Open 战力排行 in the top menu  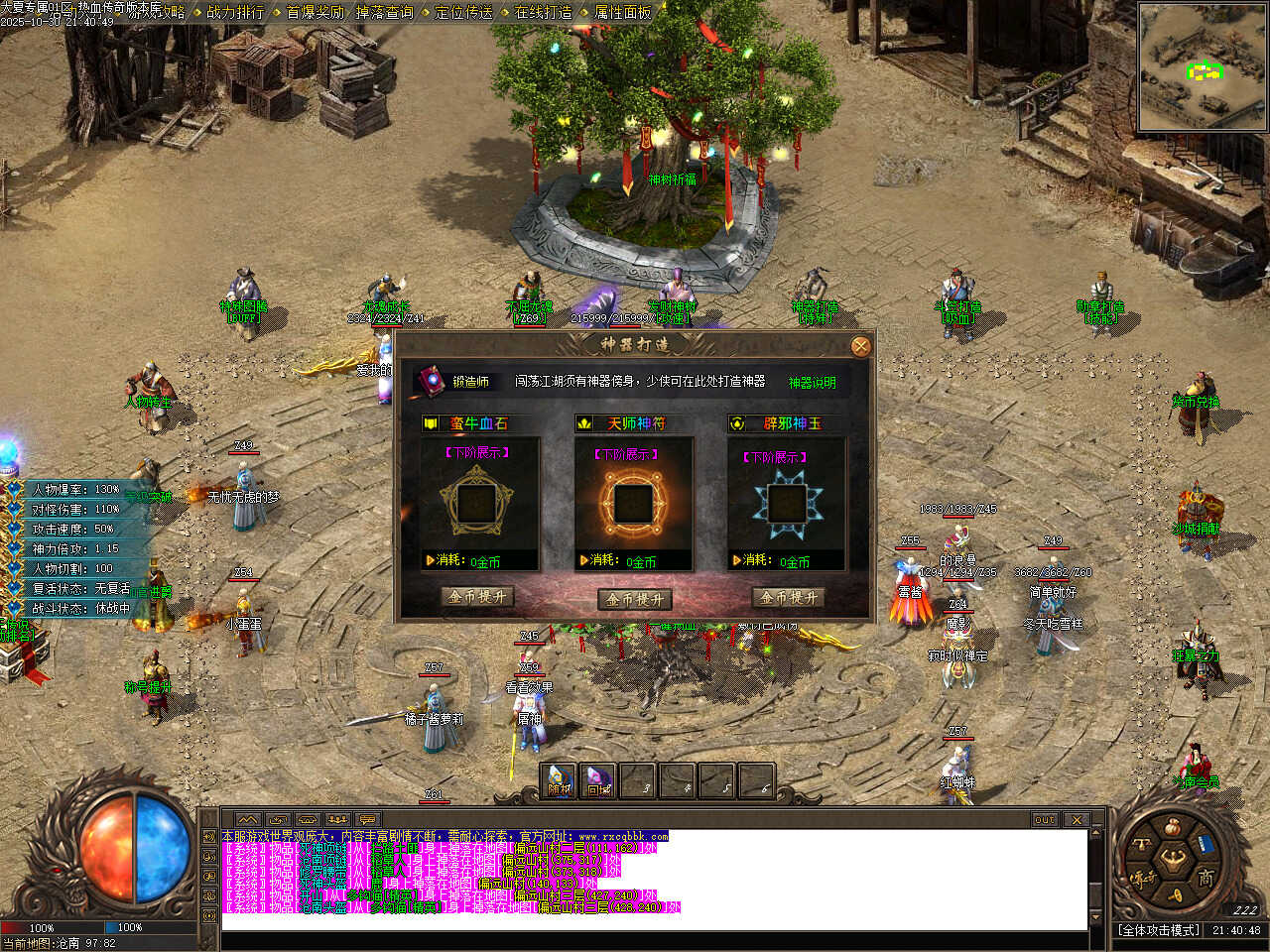(235, 13)
